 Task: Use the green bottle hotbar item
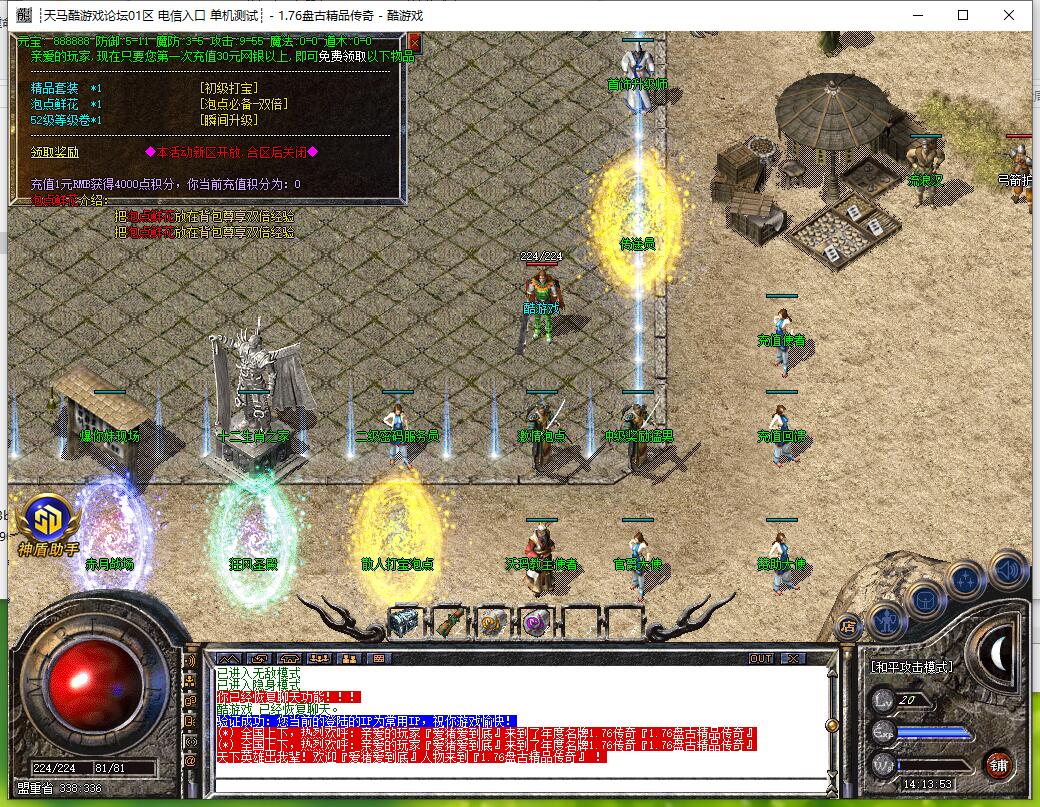[x=449, y=621]
